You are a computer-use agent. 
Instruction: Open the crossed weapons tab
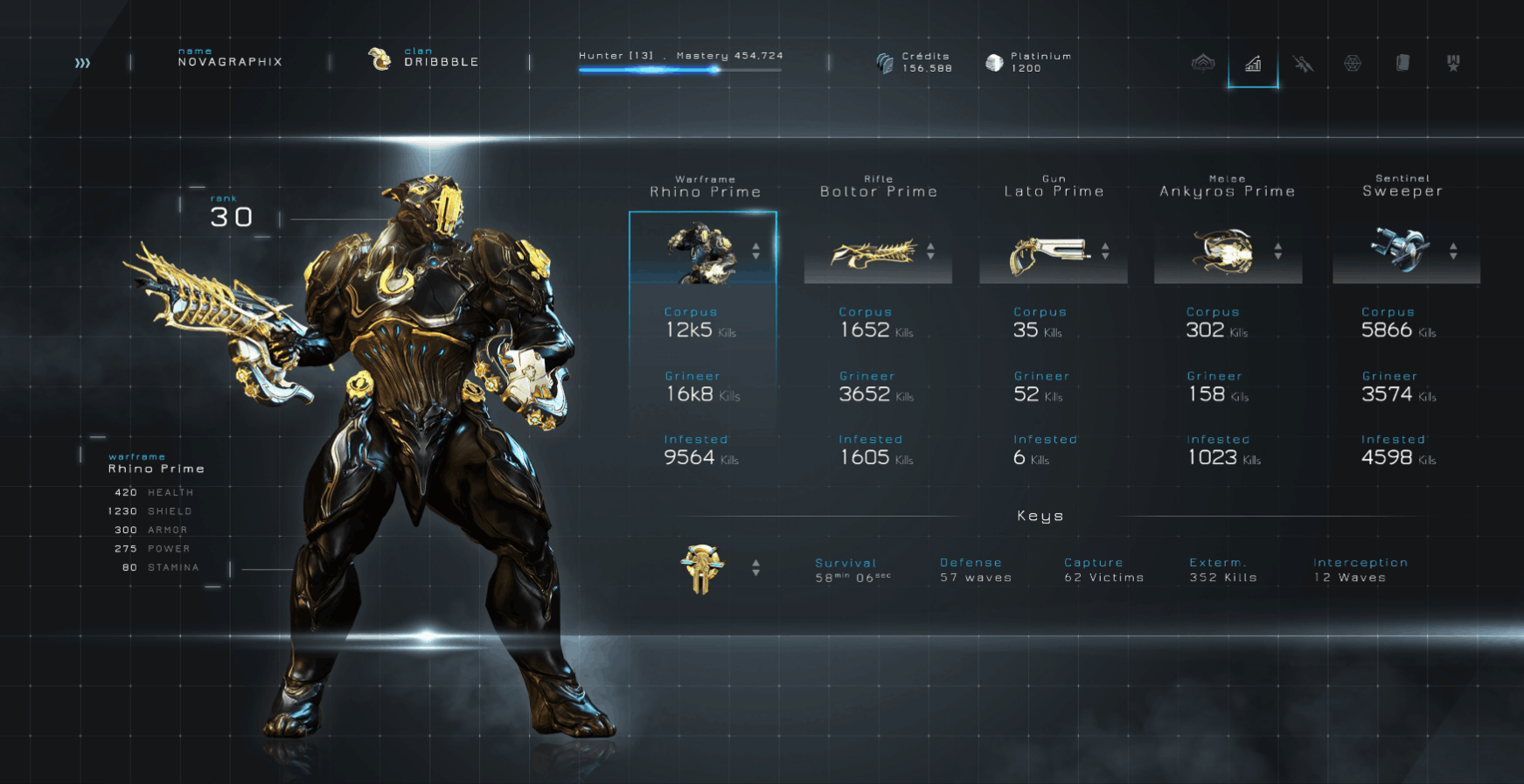click(1303, 64)
